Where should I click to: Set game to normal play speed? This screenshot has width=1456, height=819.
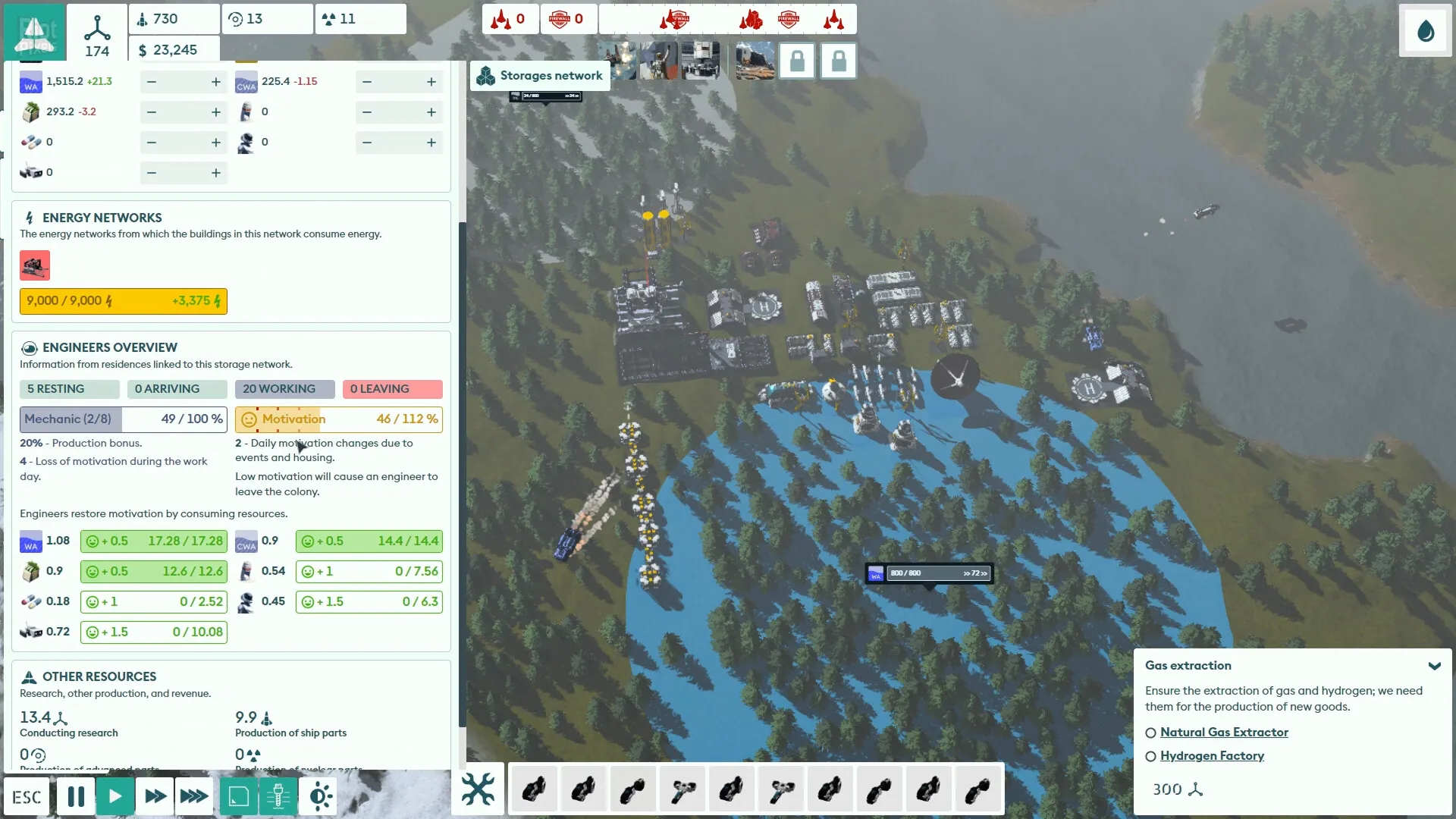coord(115,797)
